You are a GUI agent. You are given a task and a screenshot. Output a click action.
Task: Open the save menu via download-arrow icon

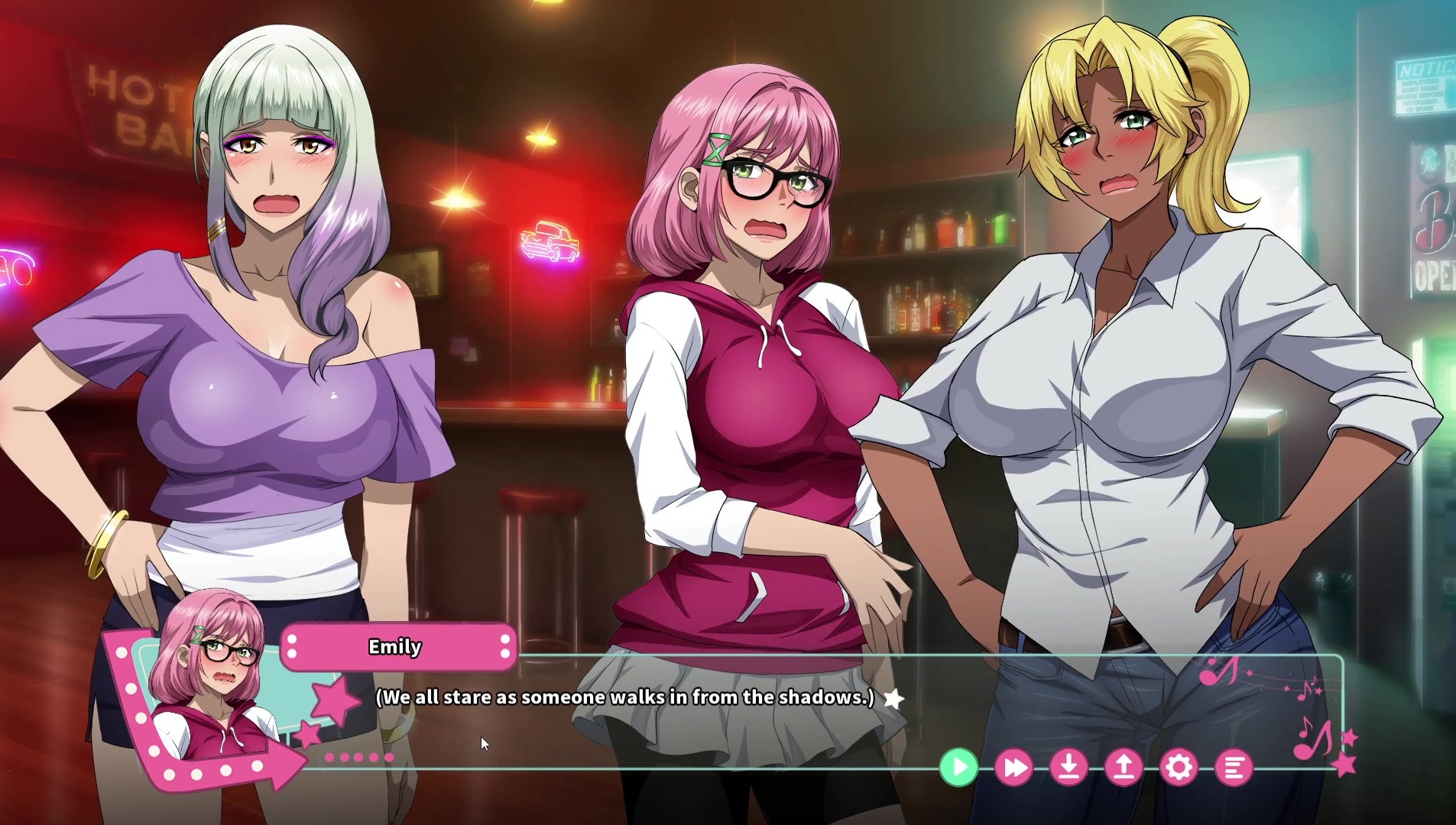click(1068, 767)
